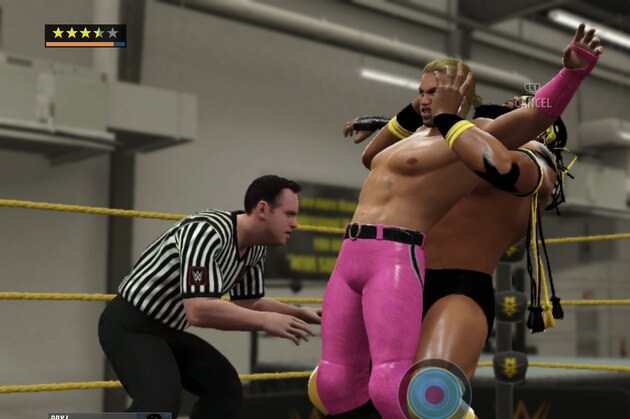Click the circular blue target indicator
The height and width of the screenshot is (419, 630).
(x=435, y=392)
